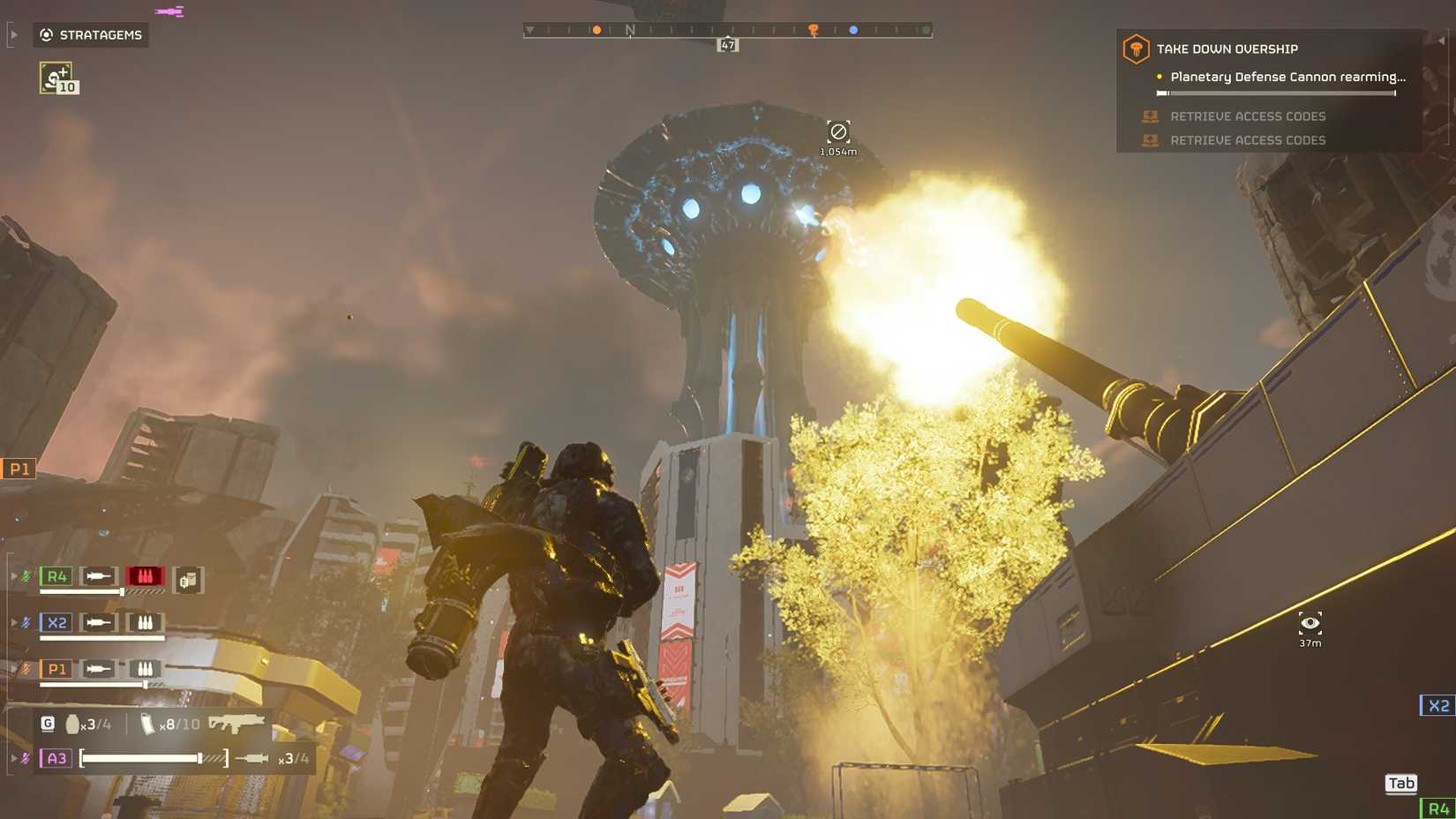Click the STRATAGEMS hexagon icon
Viewport: 1456px width, 819px height.
pyautogui.click(x=44, y=35)
